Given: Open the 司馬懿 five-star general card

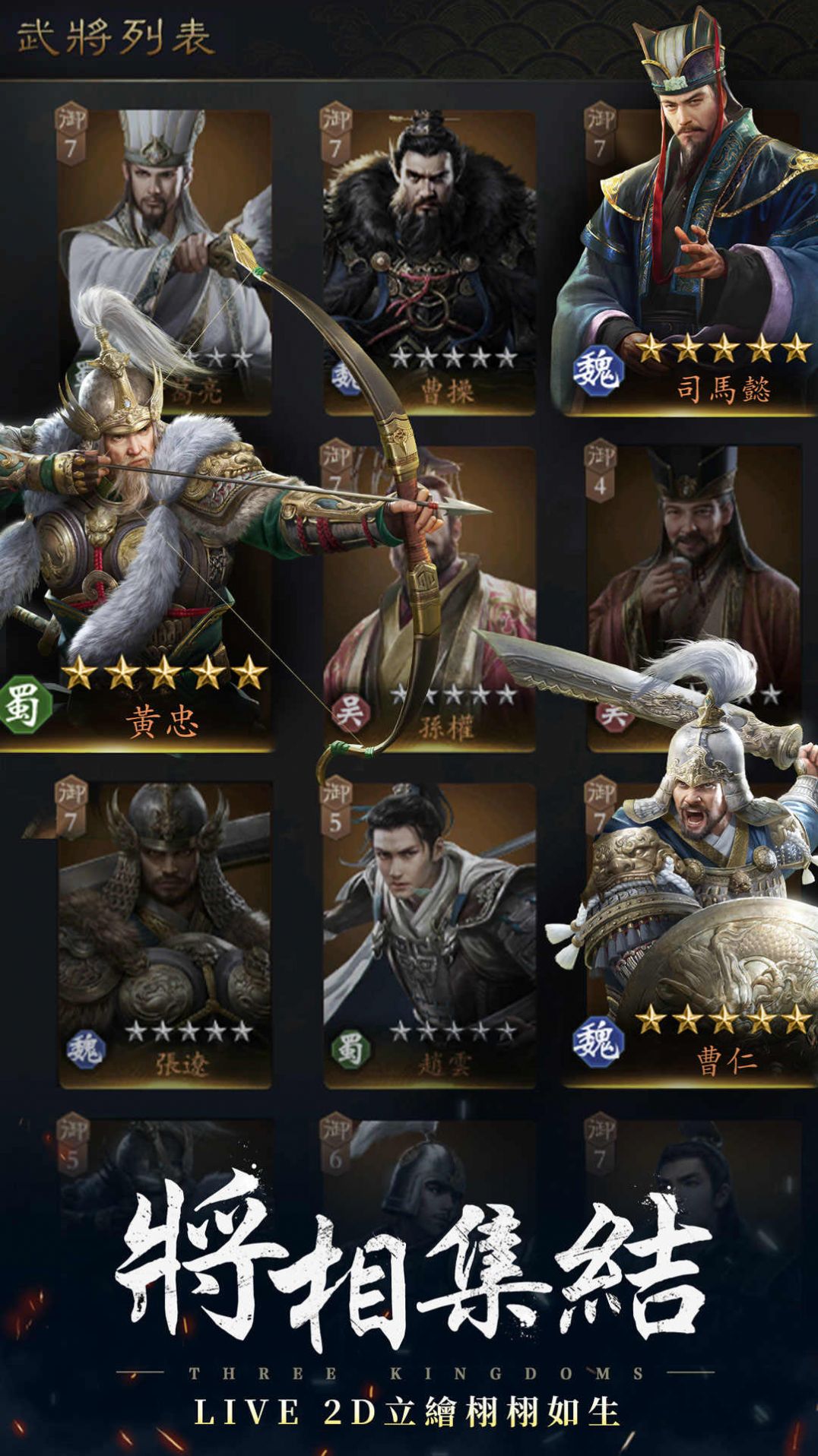Looking at the screenshot, I should click(x=688, y=258).
